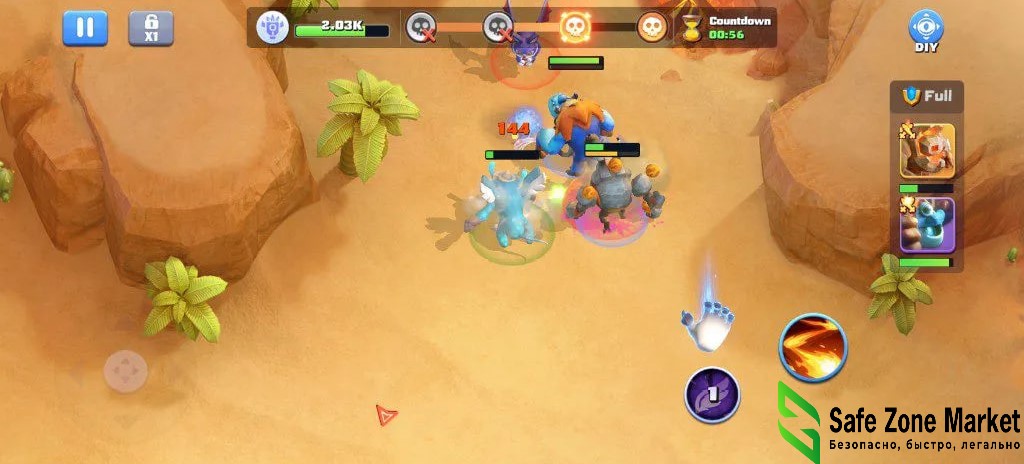This screenshot has width=1024, height=464.
Task: Select the blue creature hero portrait
Action: point(927,226)
